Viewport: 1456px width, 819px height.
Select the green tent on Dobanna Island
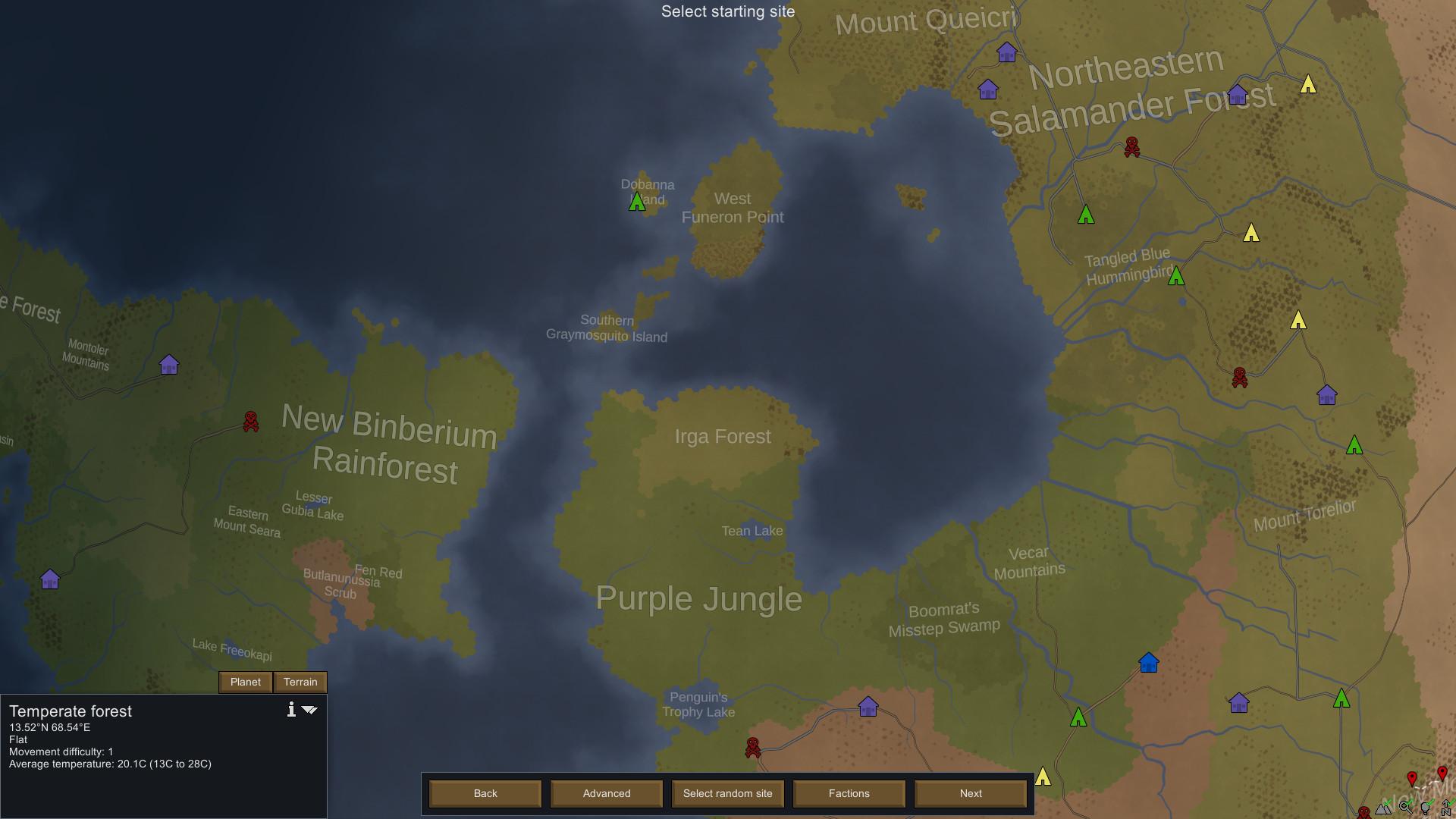point(638,203)
